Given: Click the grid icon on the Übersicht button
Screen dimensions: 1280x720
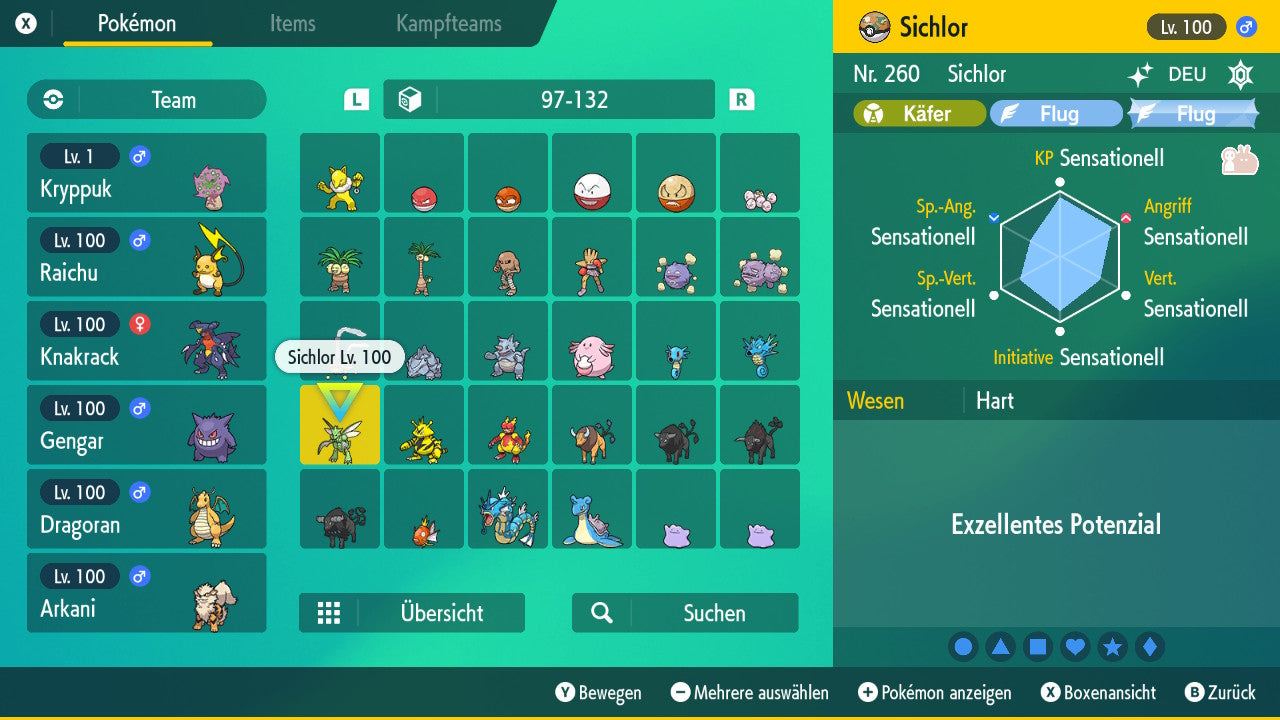Looking at the screenshot, I should point(330,612).
